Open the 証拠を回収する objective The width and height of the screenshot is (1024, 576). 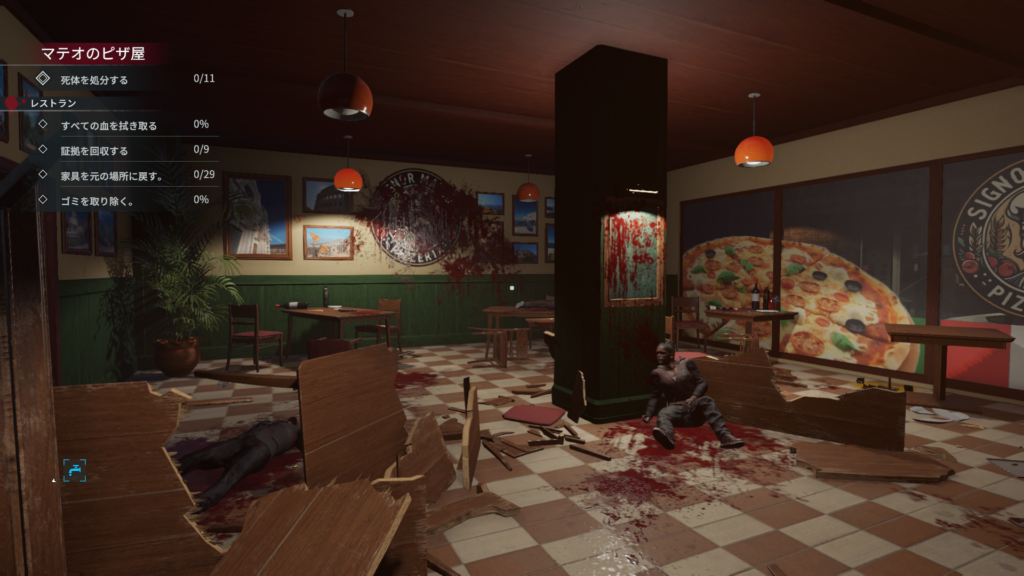coord(95,151)
